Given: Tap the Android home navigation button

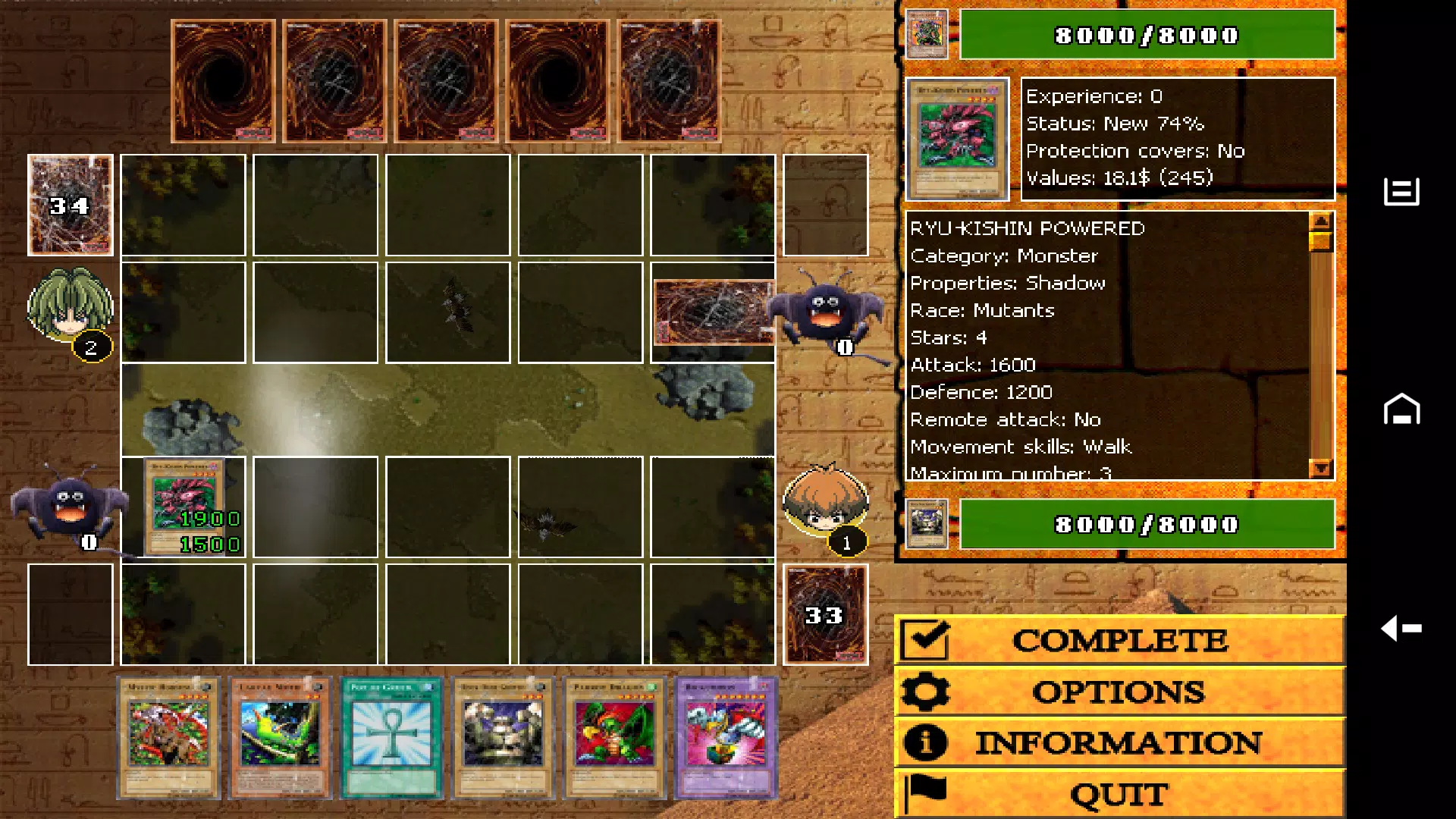Looking at the screenshot, I should point(1401,409).
